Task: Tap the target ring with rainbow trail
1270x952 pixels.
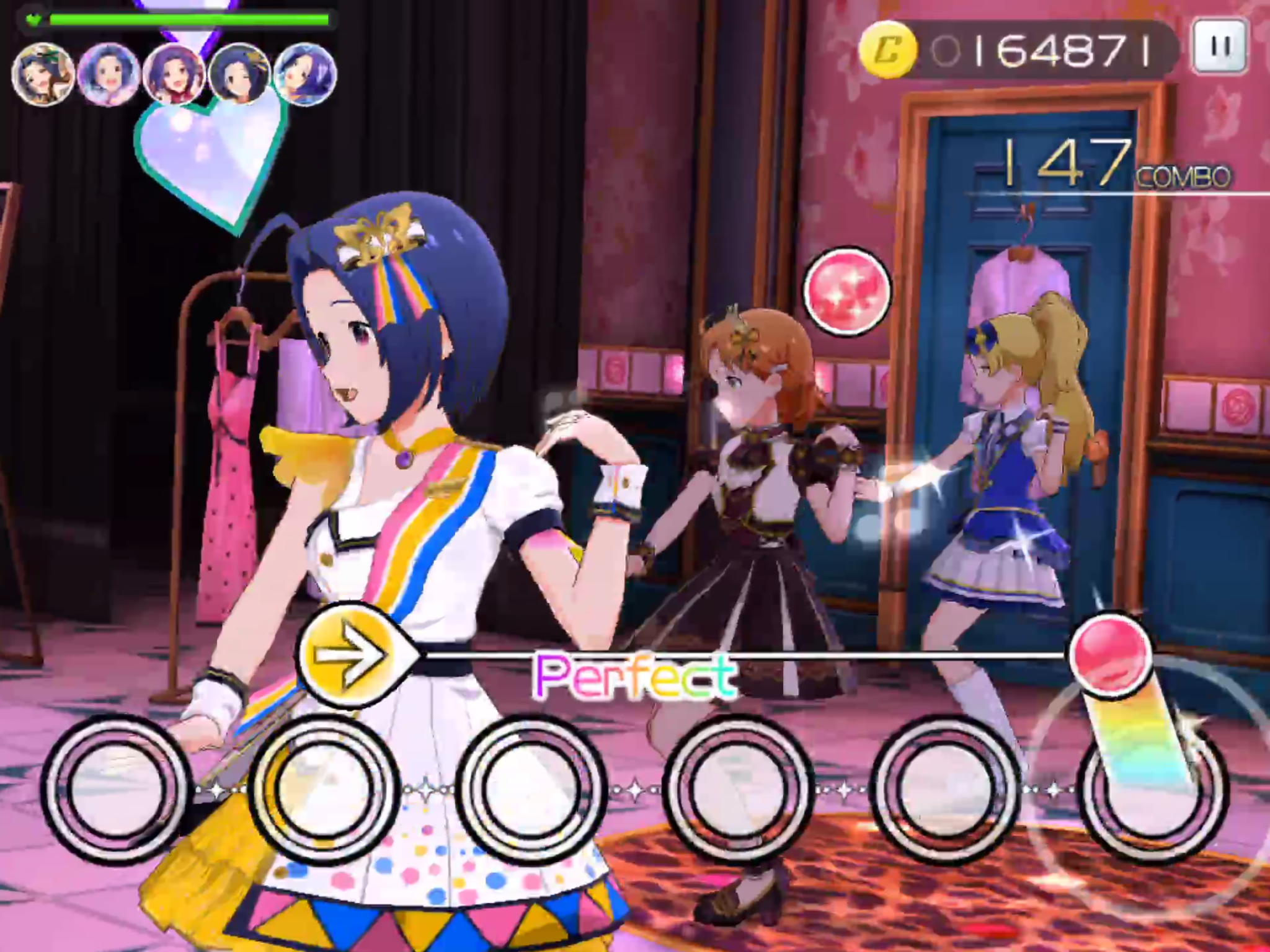Action: pyautogui.click(x=1152, y=788)
